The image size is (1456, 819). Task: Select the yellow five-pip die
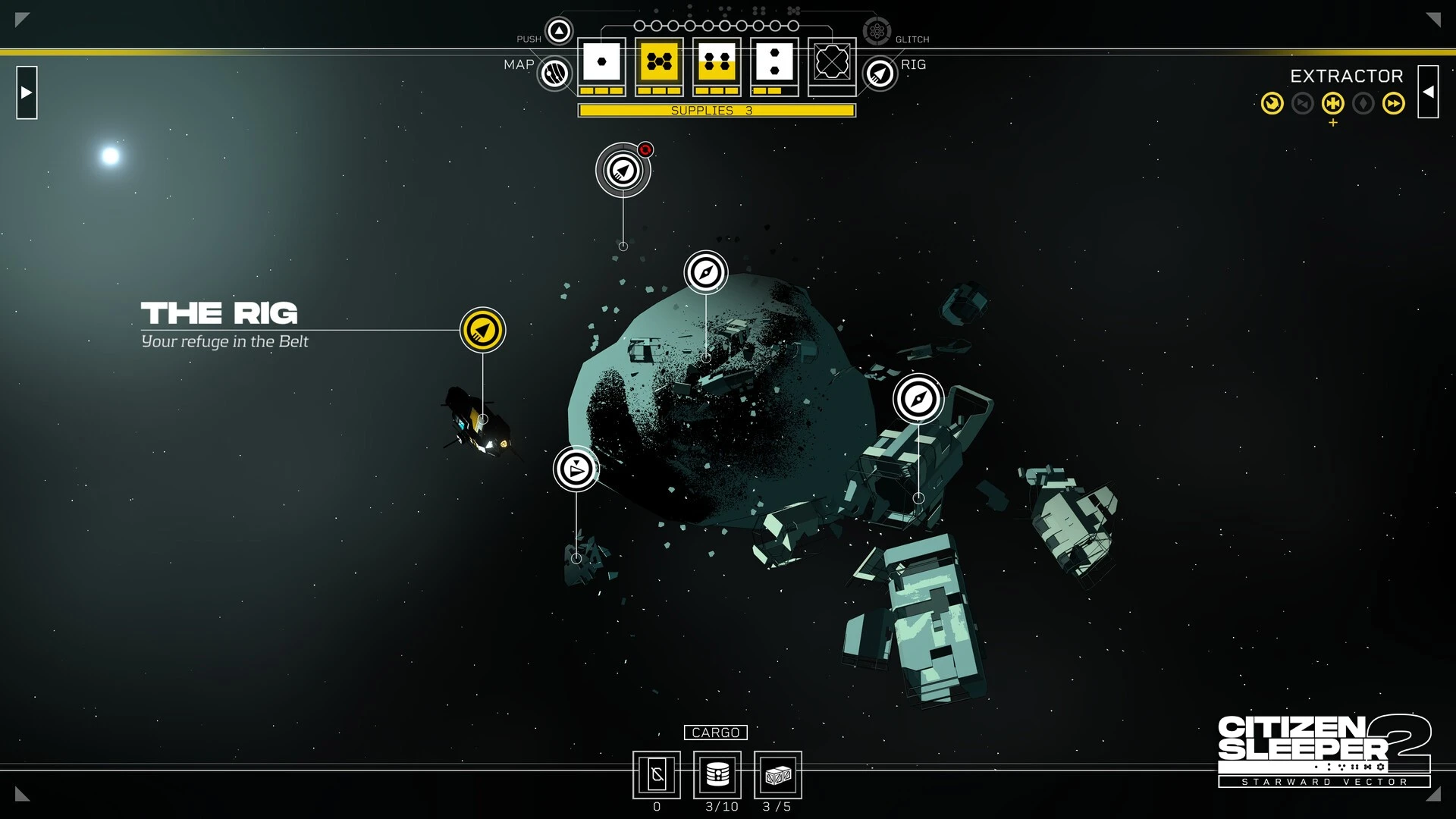(660, 62)
